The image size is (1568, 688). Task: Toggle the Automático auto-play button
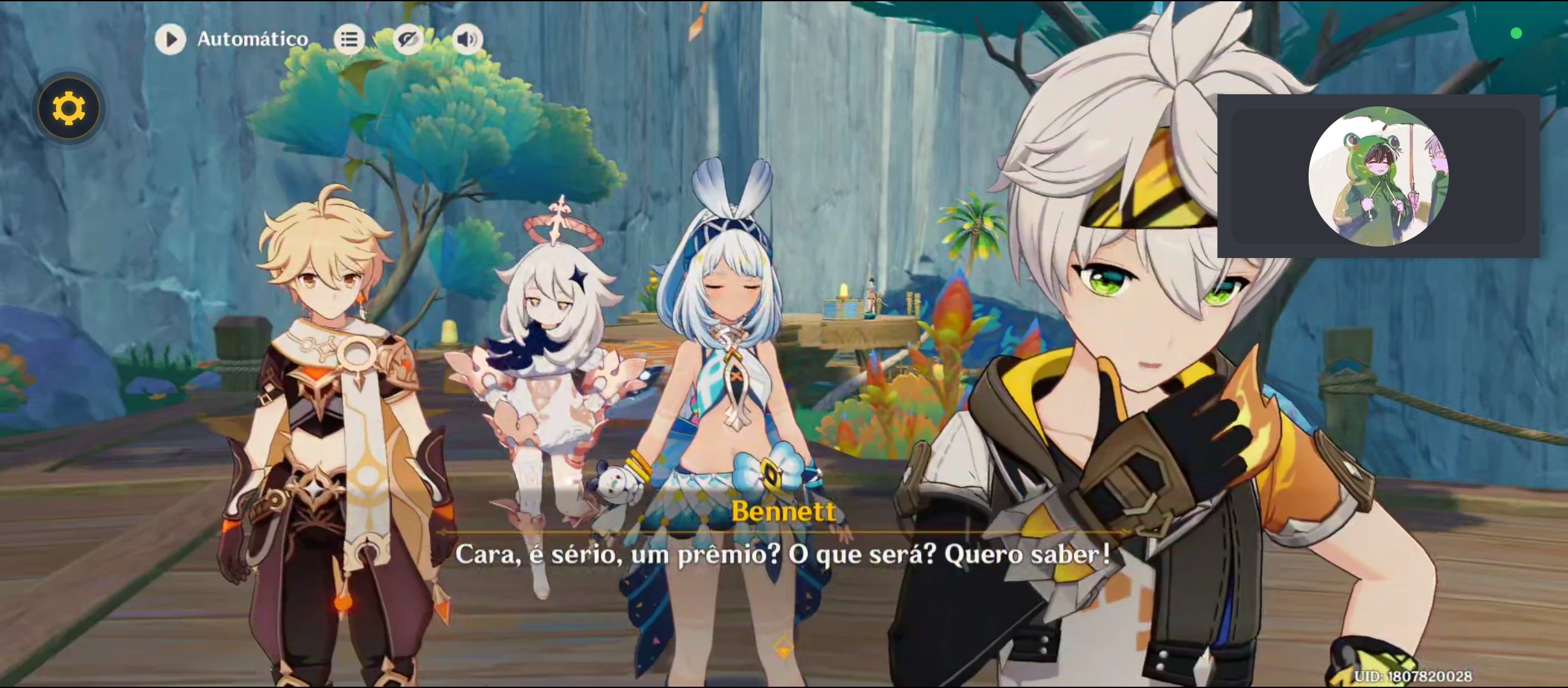click(x=170, y=39)
